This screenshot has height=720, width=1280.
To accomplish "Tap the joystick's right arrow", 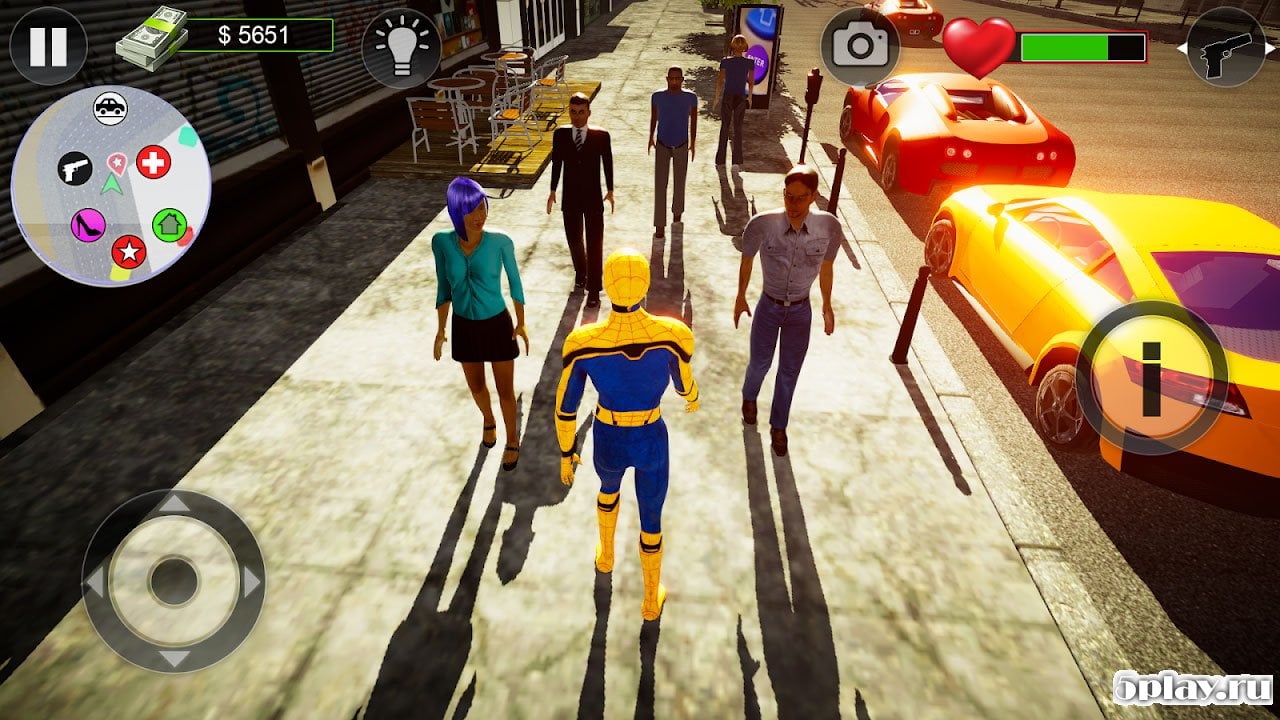I will pyautogui.click(x=252, y=581).
